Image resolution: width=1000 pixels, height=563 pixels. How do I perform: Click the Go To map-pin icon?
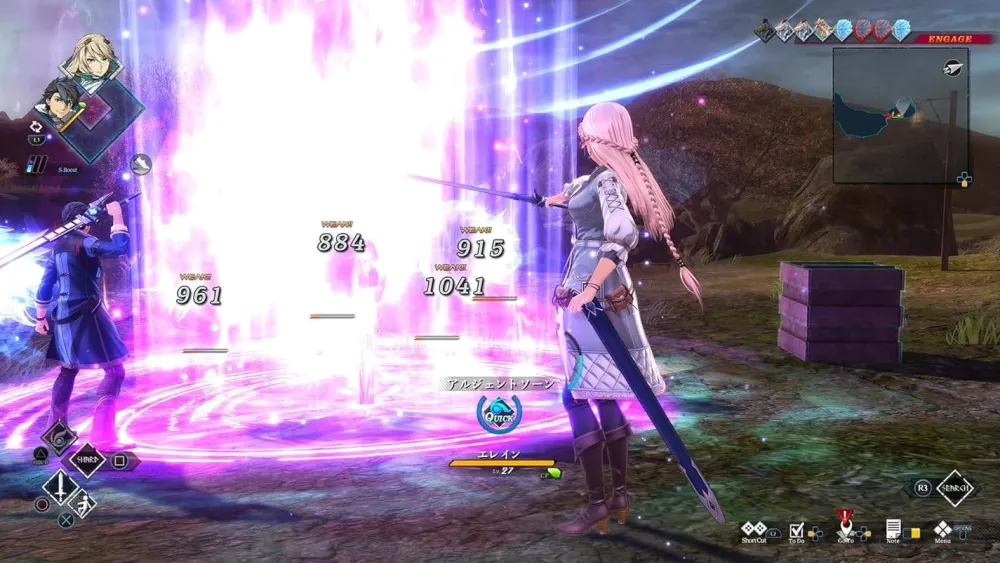845,529
